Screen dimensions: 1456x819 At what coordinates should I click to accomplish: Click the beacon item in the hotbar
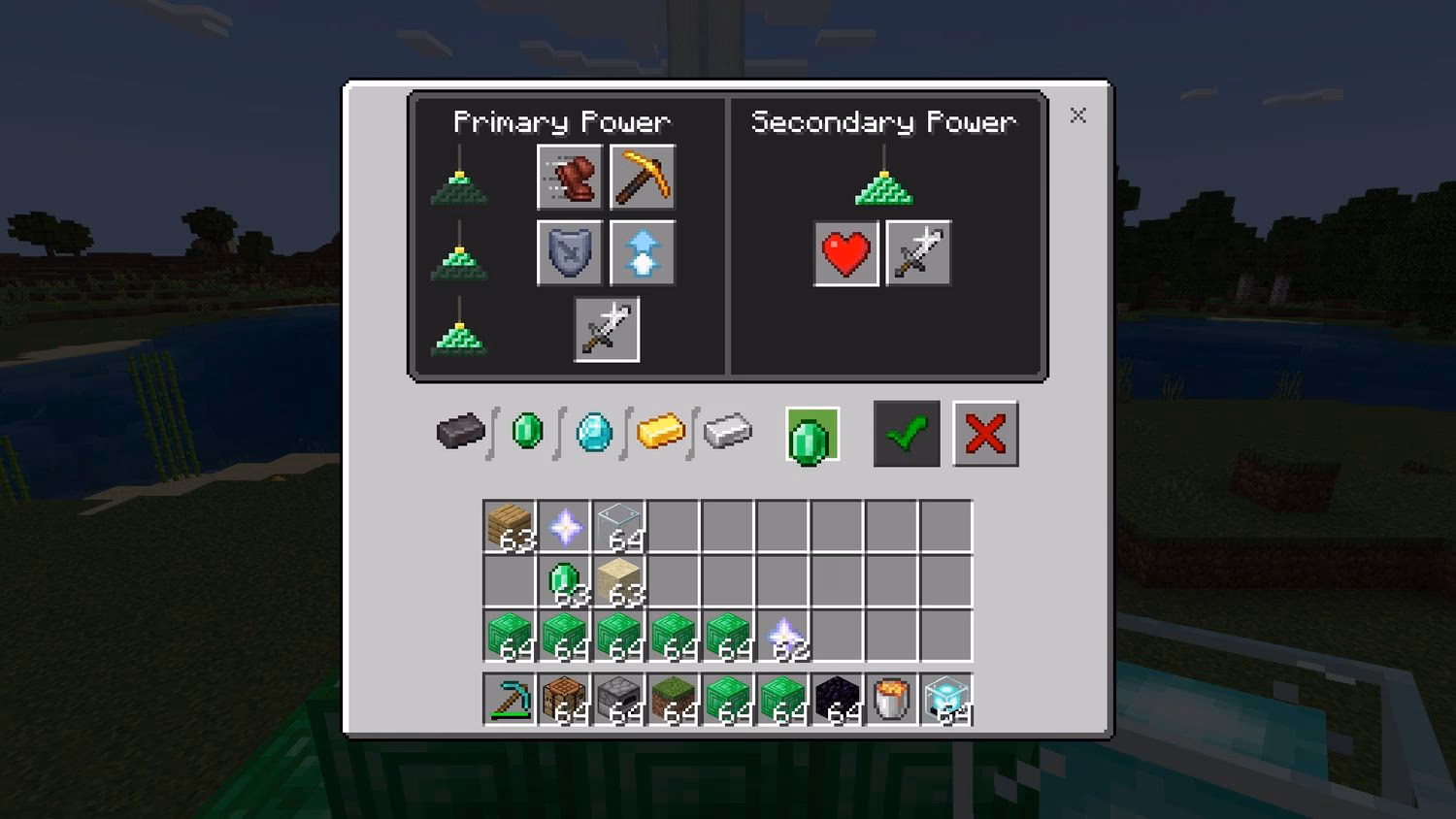click(x=945, y=697)
